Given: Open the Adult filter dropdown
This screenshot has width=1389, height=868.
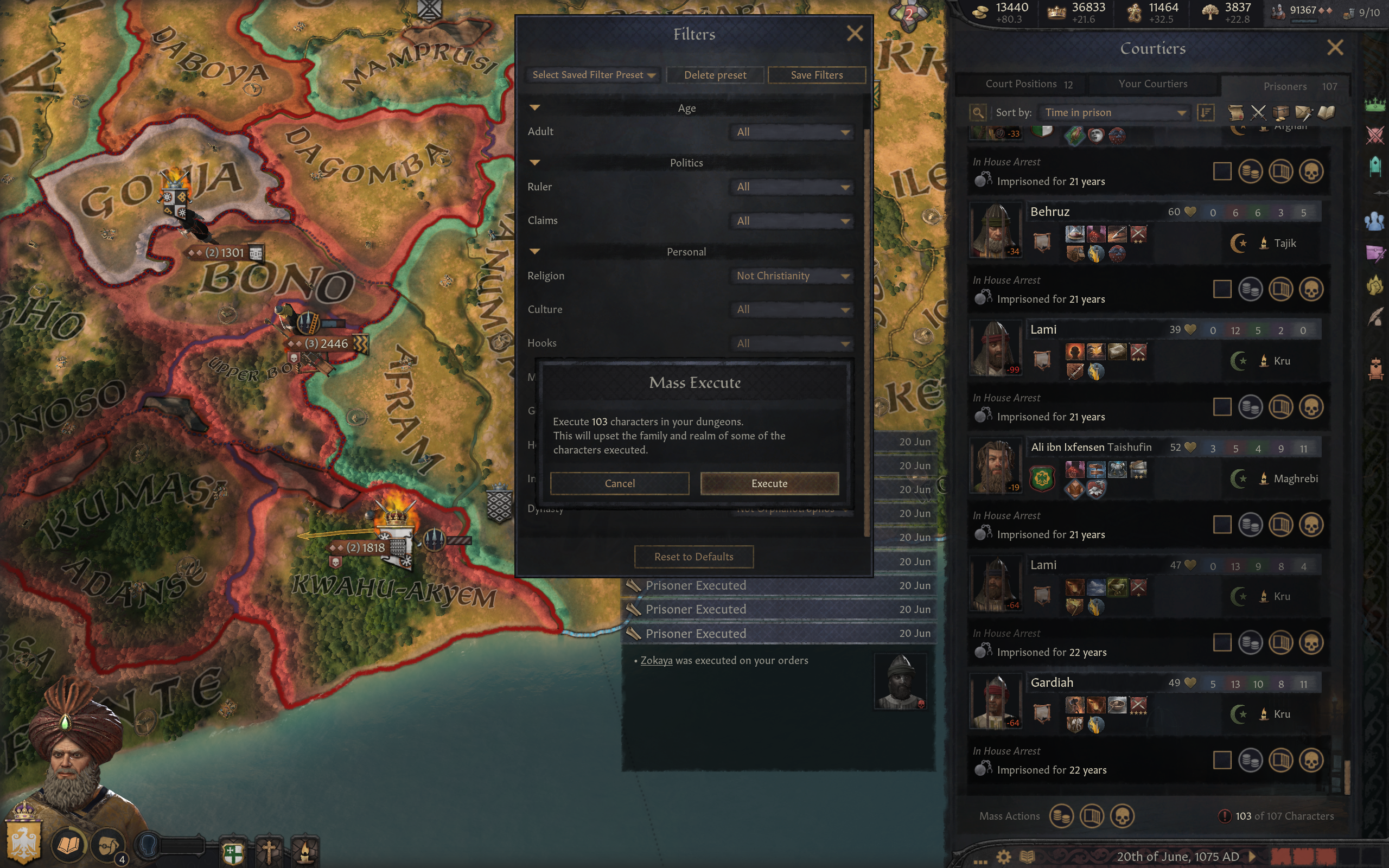Looking at the screenshot, I should point(792,132).
